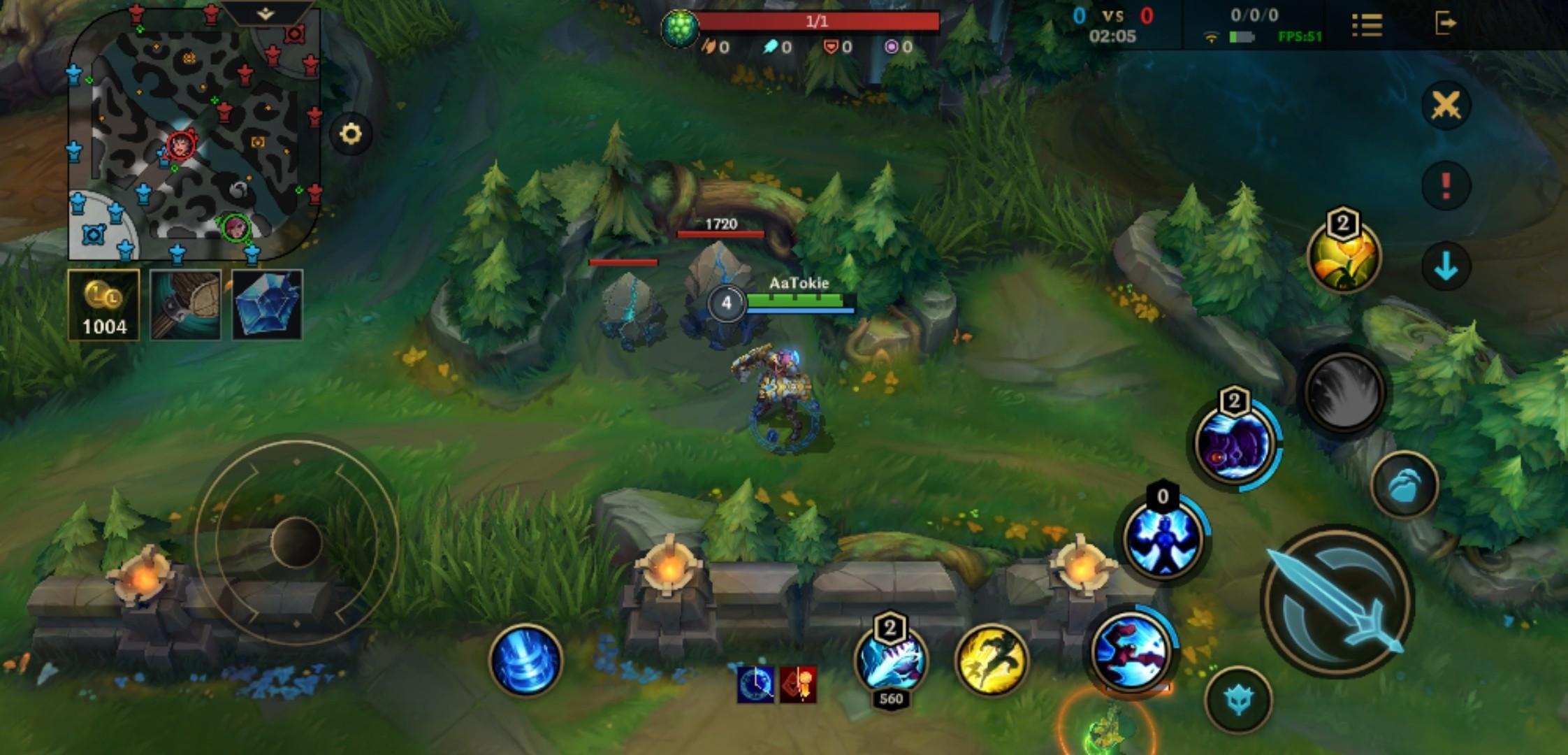
Task: Select the blue sapphire crystal item slot
Action: (267, 305)
